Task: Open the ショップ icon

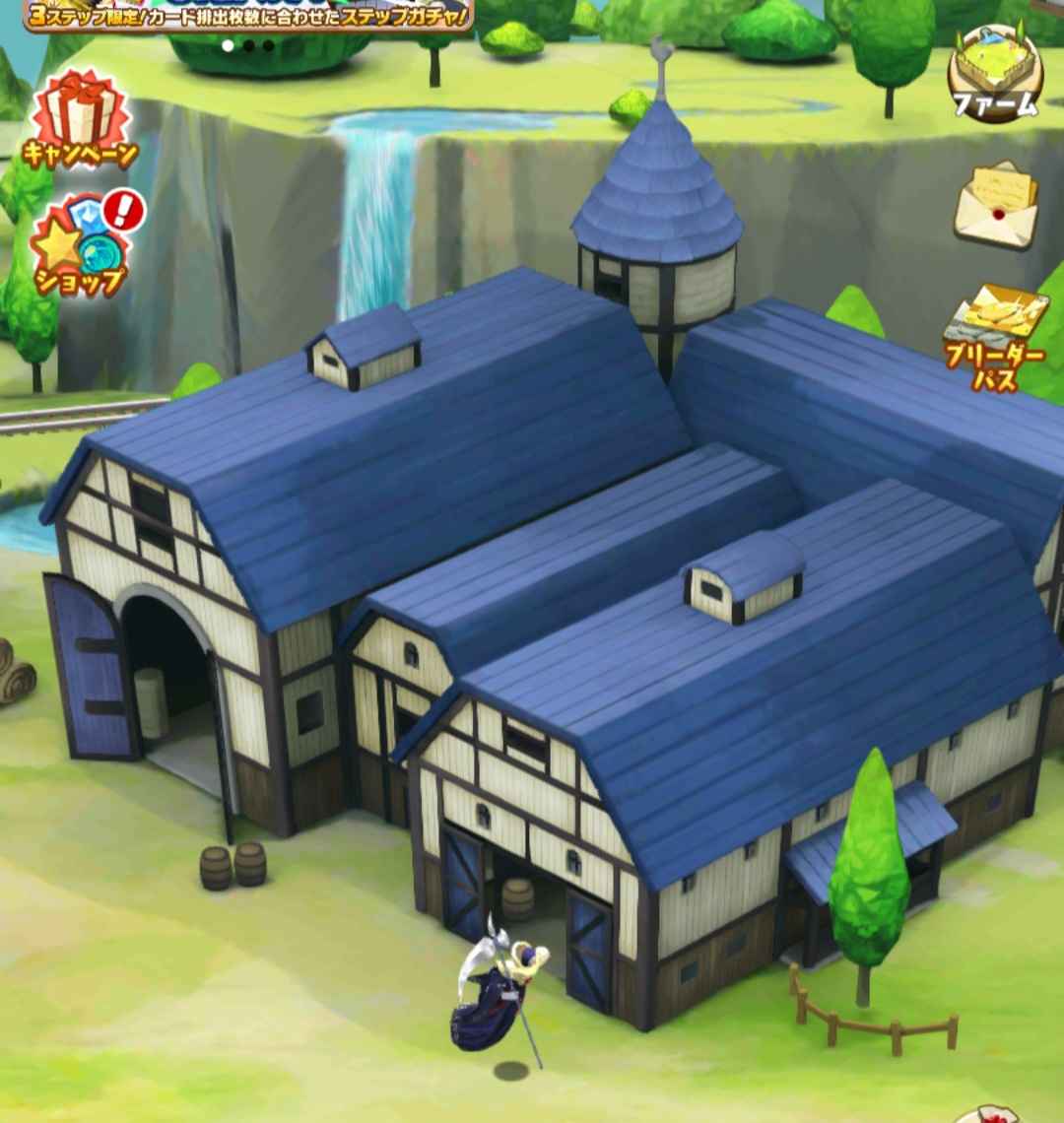Action: [81, 246]
